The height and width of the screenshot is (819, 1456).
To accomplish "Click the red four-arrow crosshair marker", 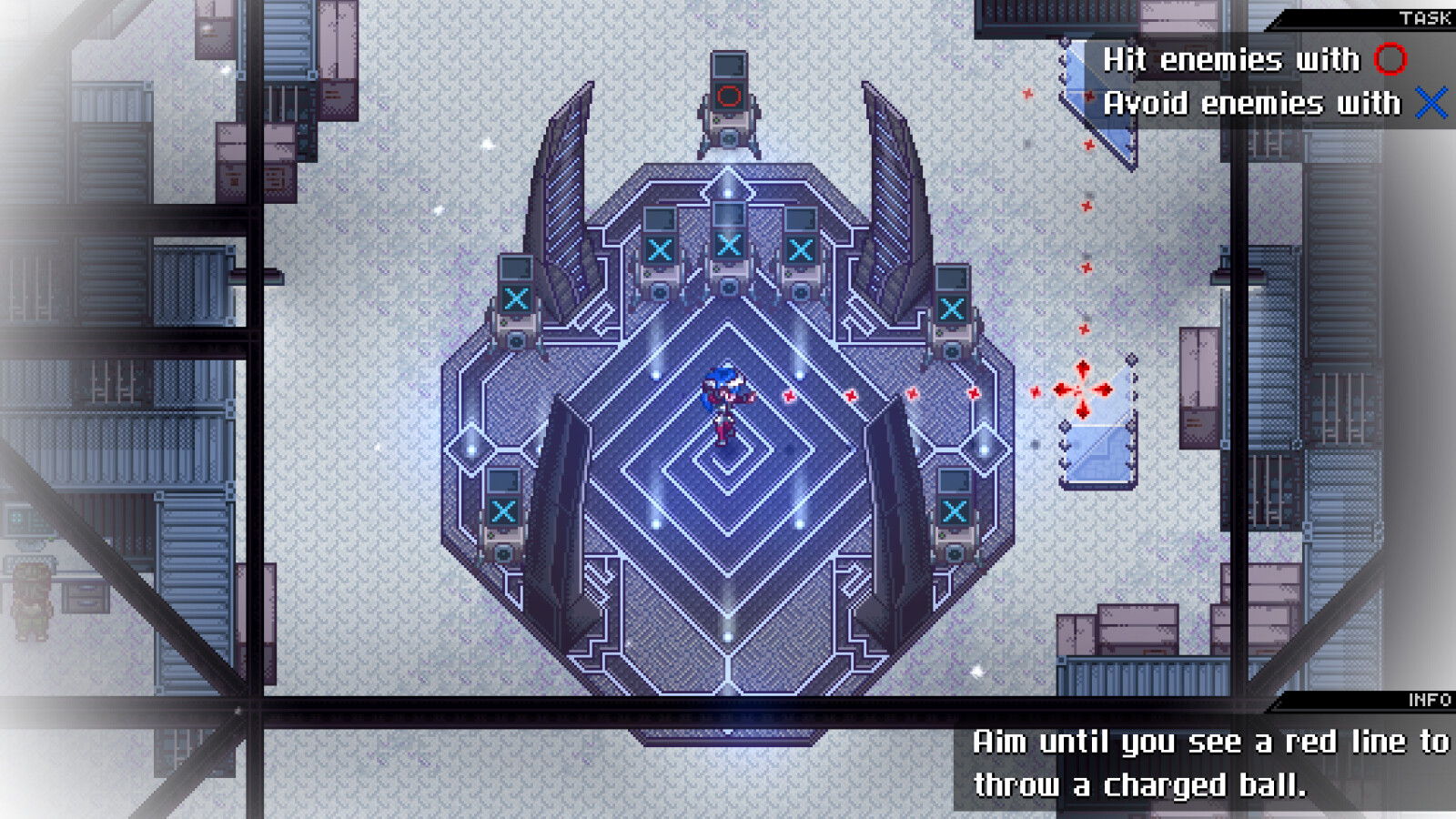I will point(1081,389).
